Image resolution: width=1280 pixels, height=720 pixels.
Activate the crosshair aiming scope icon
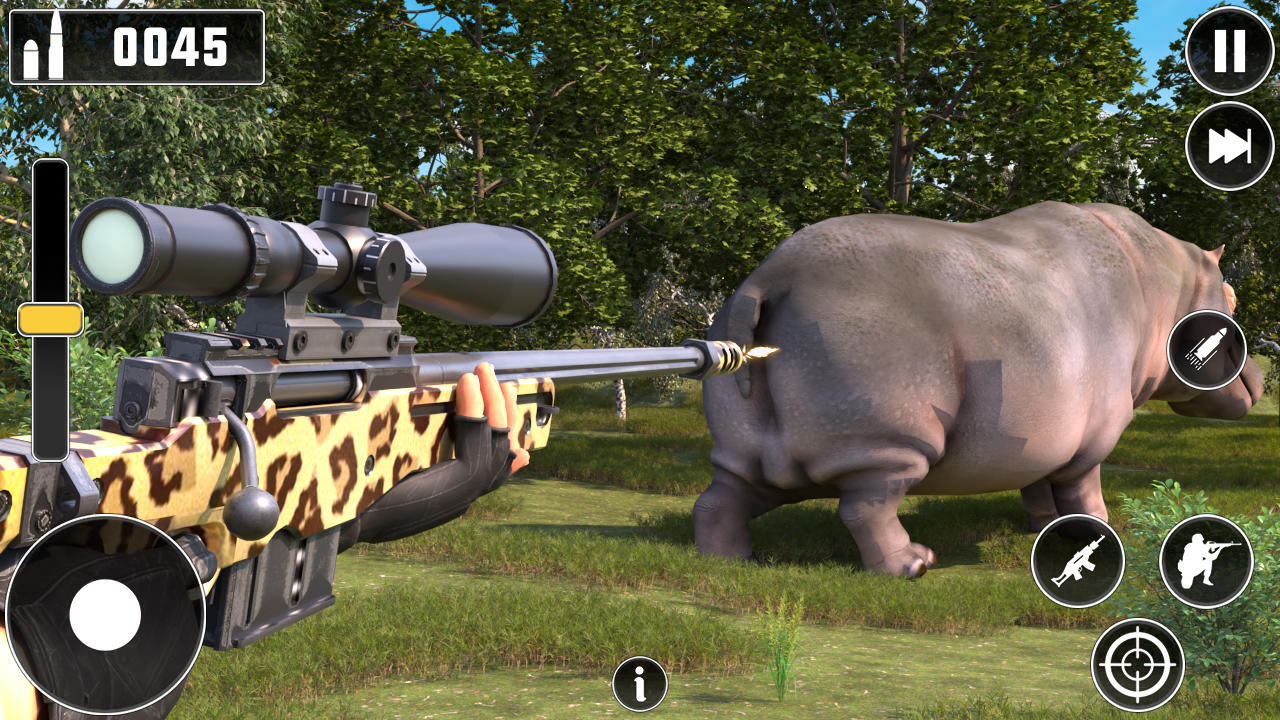click(1138, 663)
